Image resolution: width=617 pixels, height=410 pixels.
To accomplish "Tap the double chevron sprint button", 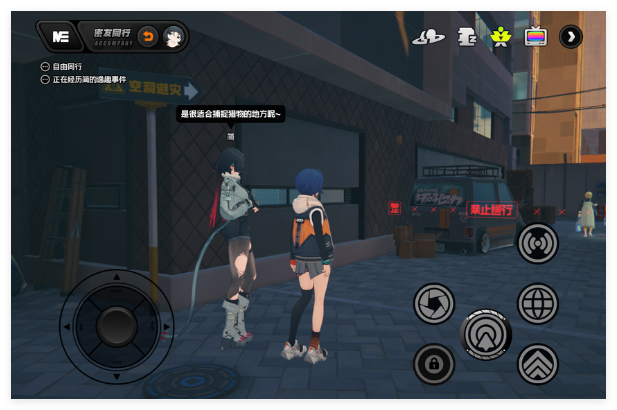I will [x=537, y=363].
